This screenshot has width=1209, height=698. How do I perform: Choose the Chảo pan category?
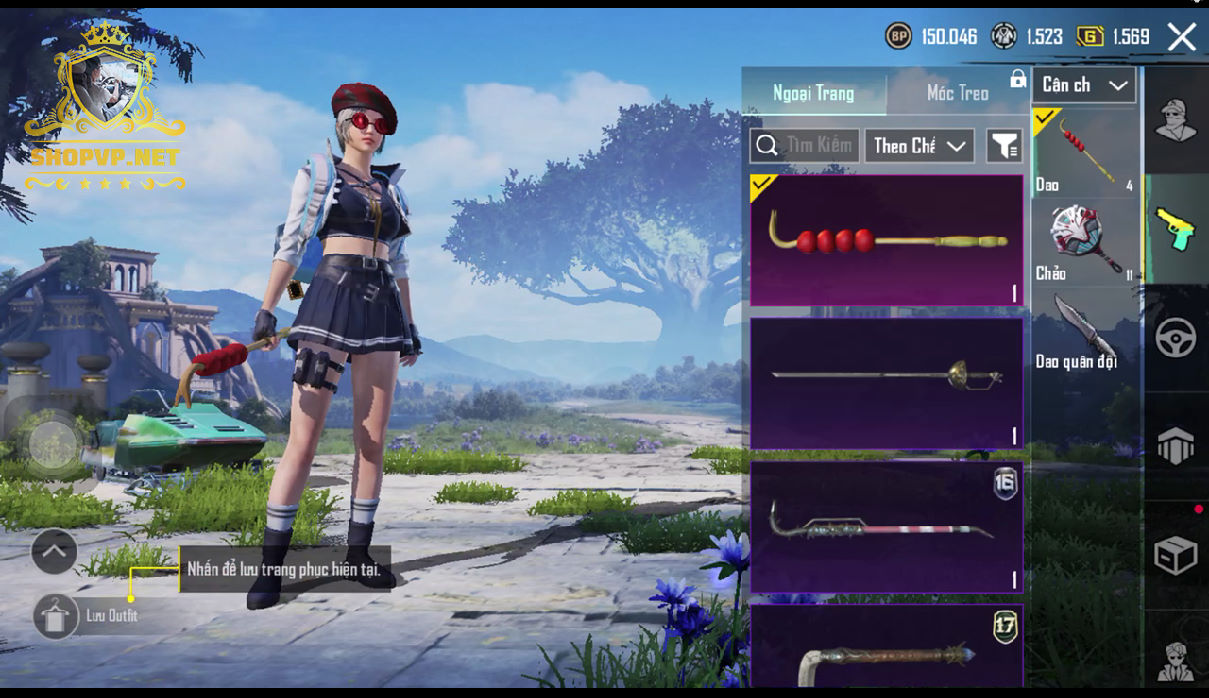pyautogui.click(x=1085, y=243)
